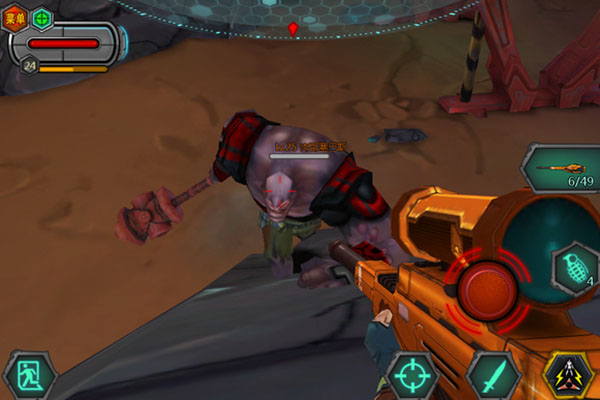This screenshot has height=400, width=600.
Task: Tap the green crosshair hexagon icon
Action: [x=42, y=17]
